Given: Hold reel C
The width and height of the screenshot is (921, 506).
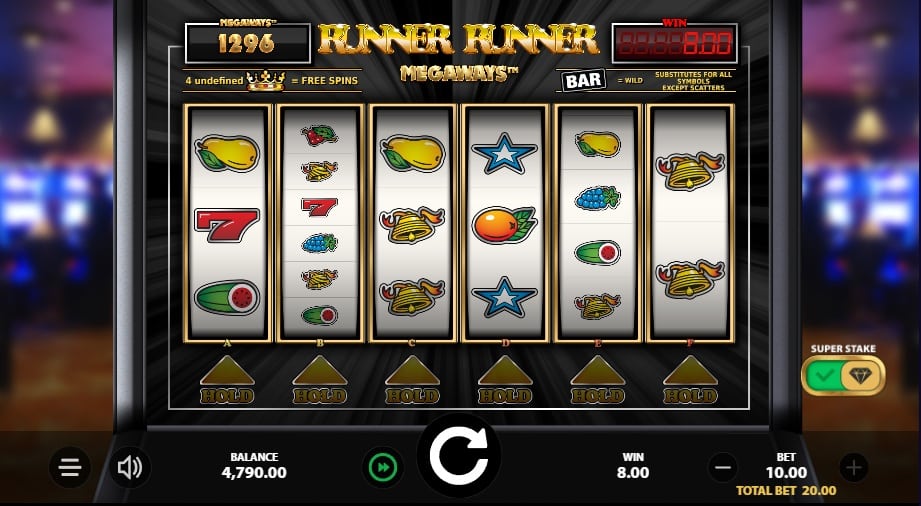Looking at the screenshot, I should click(x=412, y=381).
